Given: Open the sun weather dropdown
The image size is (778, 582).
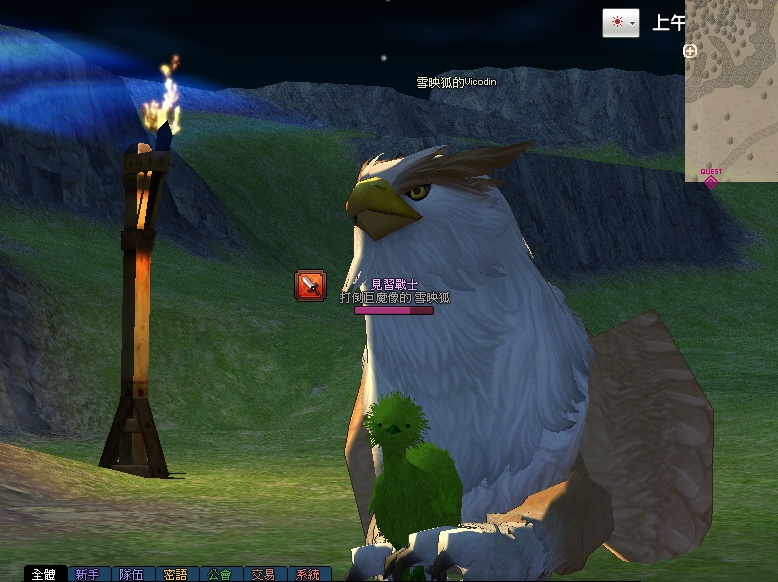Looking at the screenshot, I should (x=620, y=23).
